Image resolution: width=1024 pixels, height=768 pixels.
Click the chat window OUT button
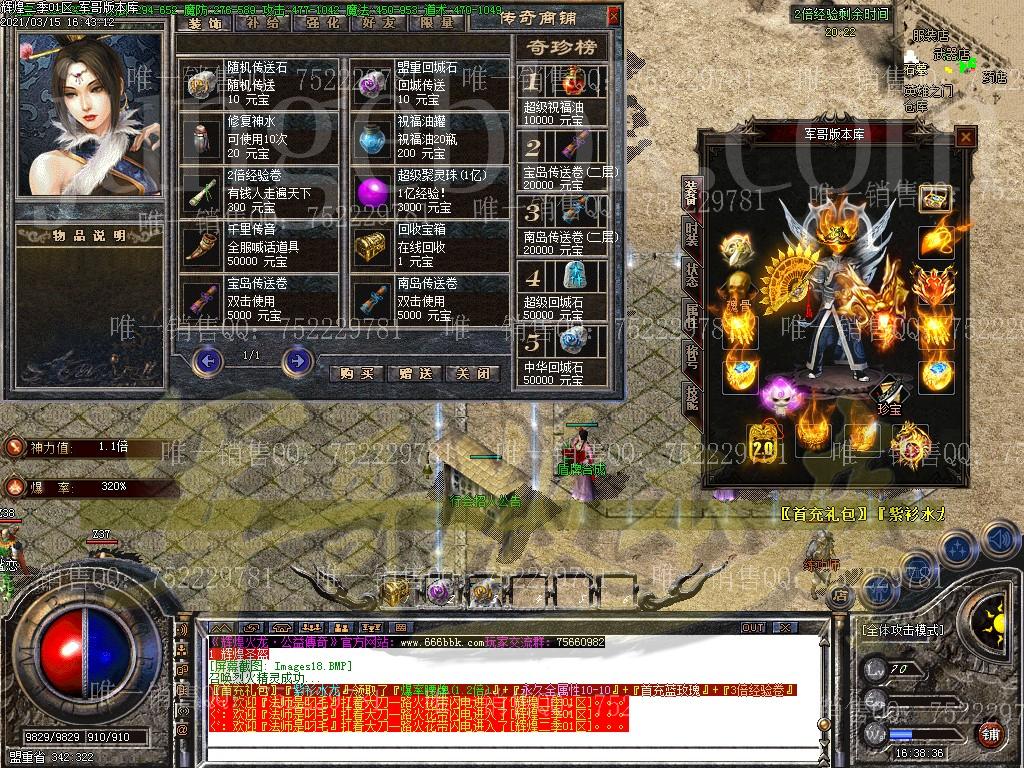click(x=753, y=627)
